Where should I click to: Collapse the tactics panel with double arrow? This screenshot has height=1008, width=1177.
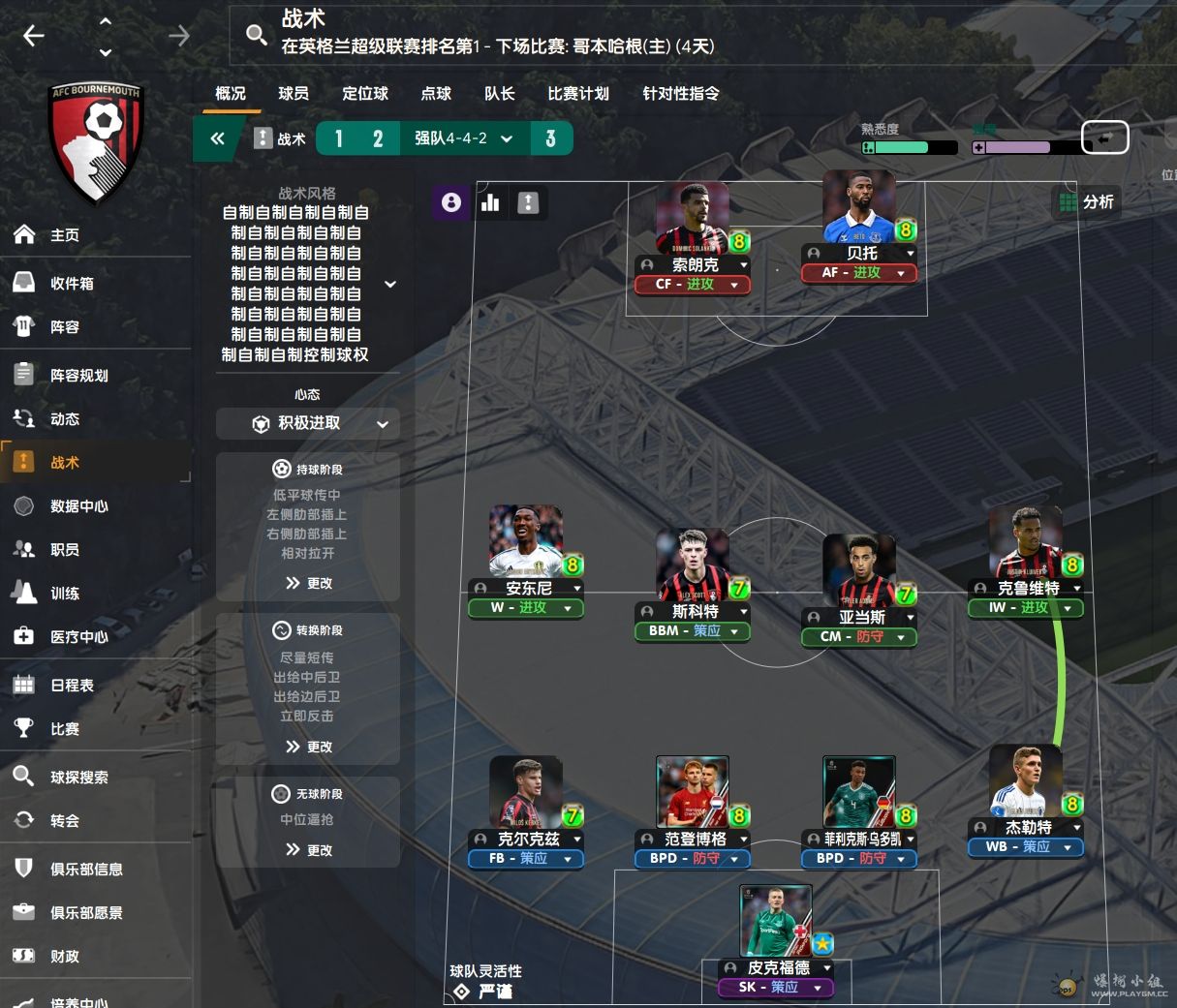coord(218,138)
